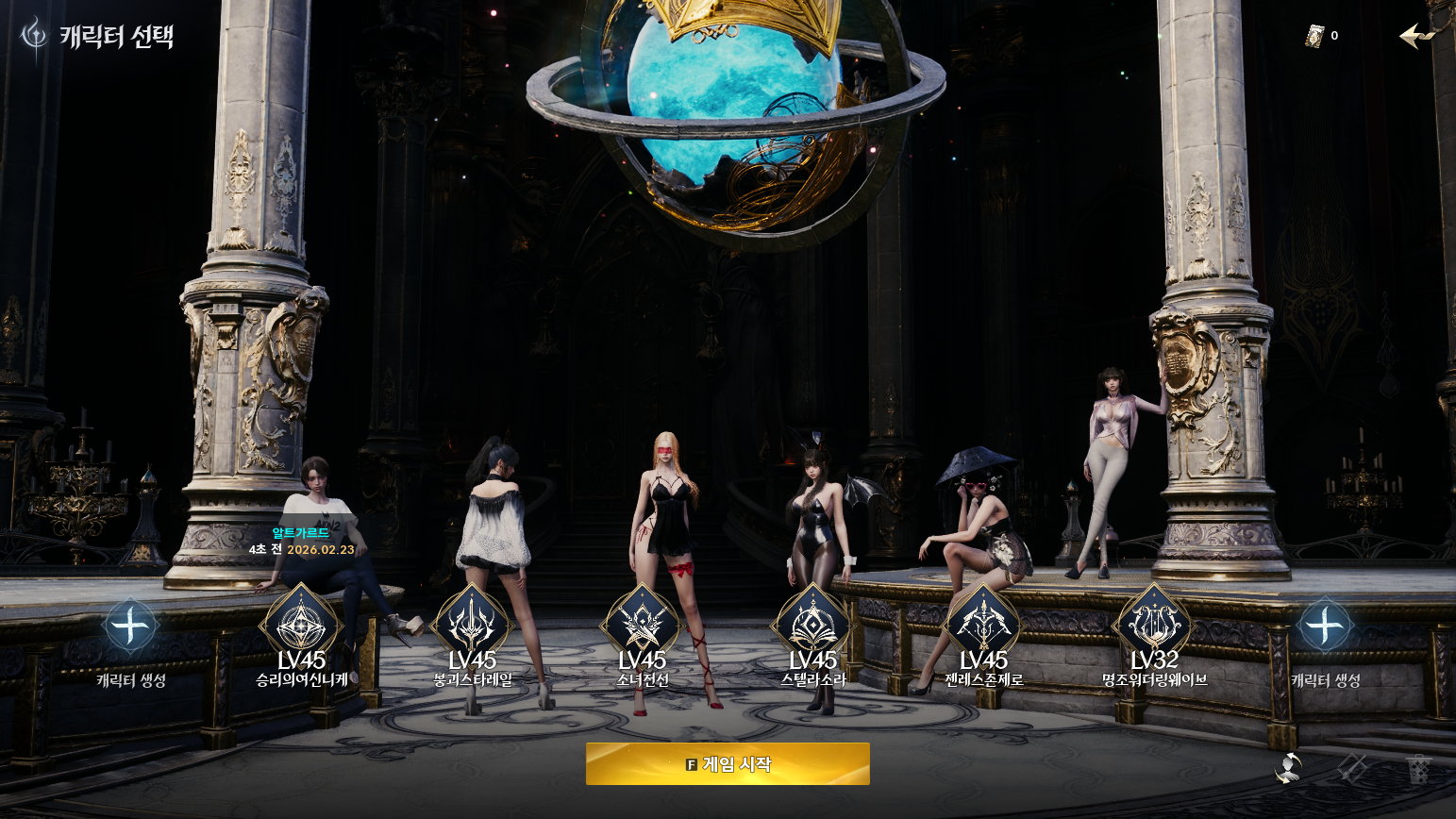
Task: Open appearance editing with the brush icon
Action: pyautogui.click(x=1353, y=768)
